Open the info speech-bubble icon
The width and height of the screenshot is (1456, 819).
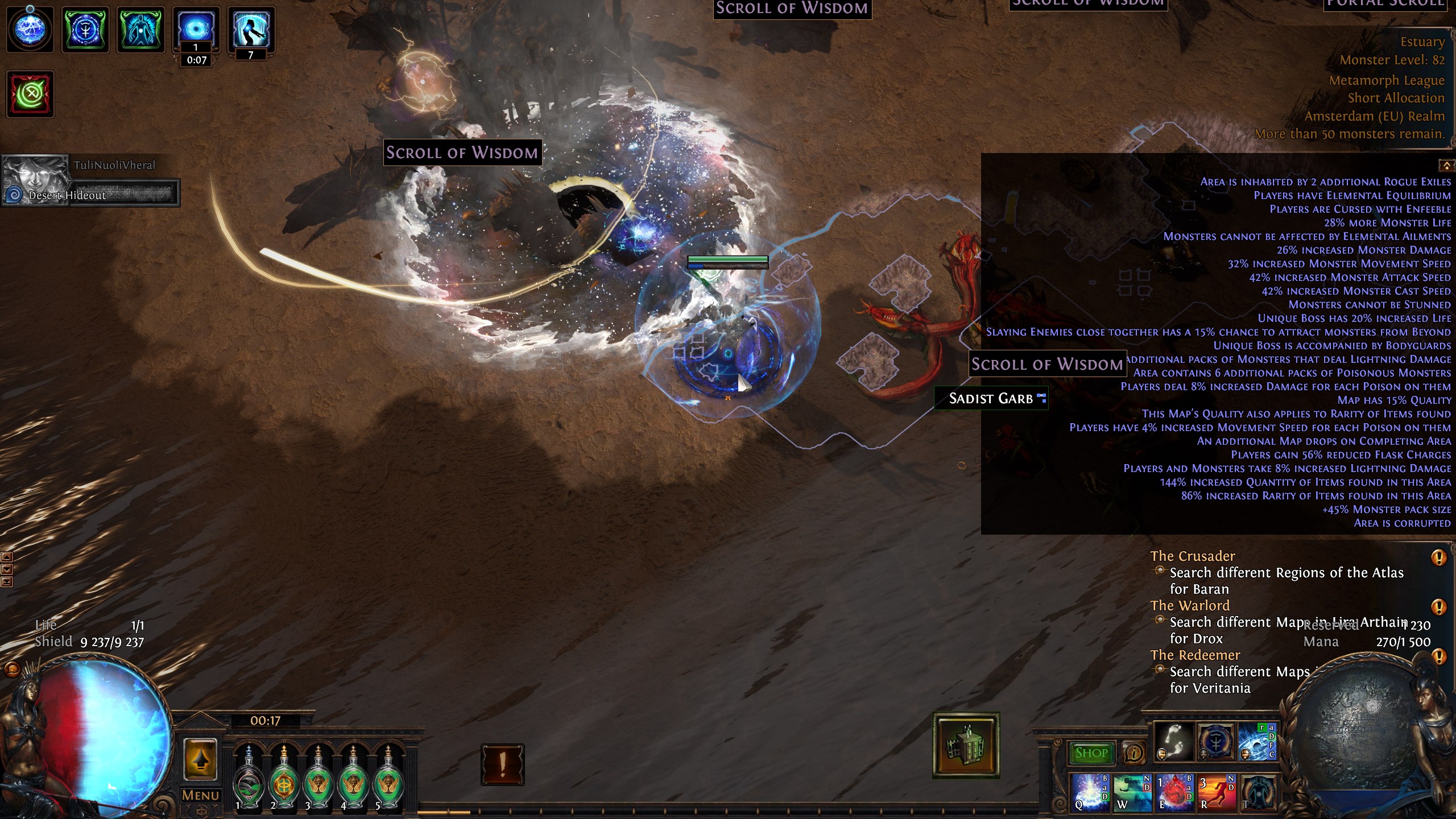(x=1134, y=753)
